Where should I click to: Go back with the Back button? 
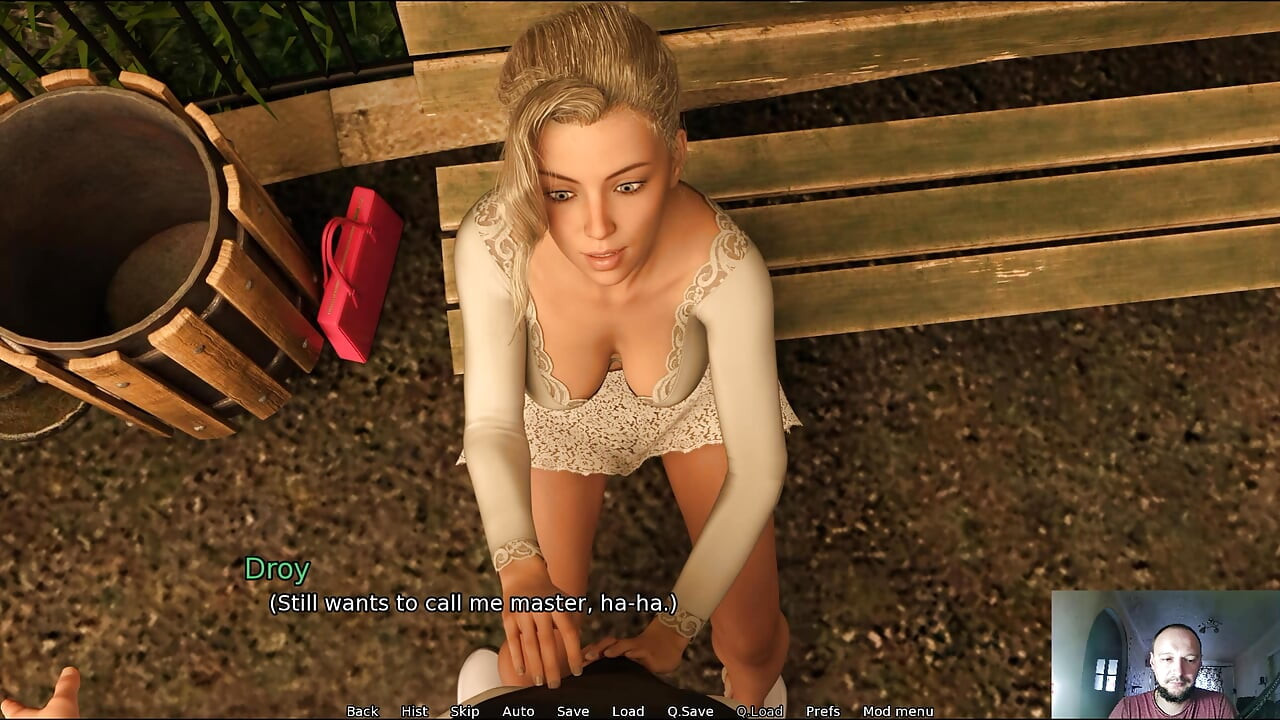(x=362, y=711)
